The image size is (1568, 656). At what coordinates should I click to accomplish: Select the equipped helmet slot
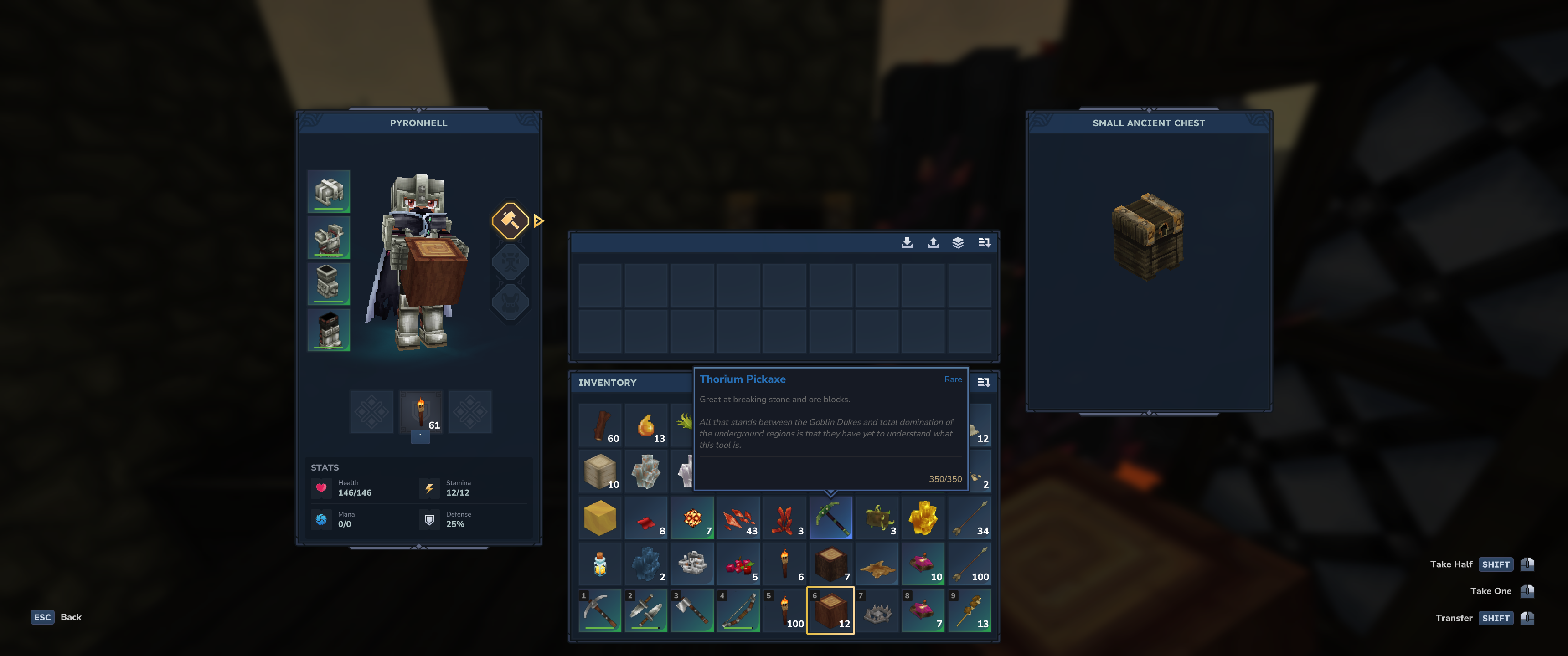pyautogui.click(x=329, y=192)
